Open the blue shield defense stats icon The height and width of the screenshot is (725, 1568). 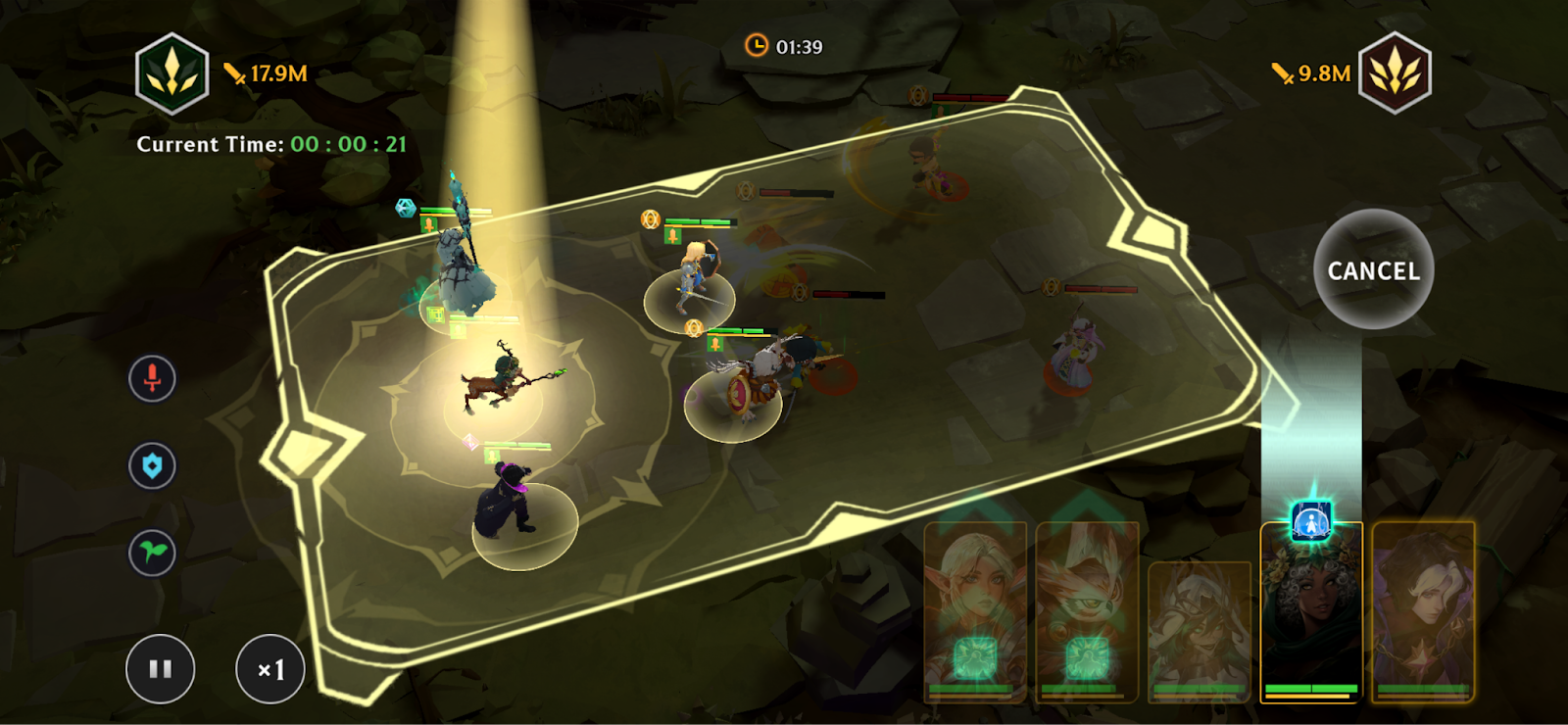coord(153,465)
